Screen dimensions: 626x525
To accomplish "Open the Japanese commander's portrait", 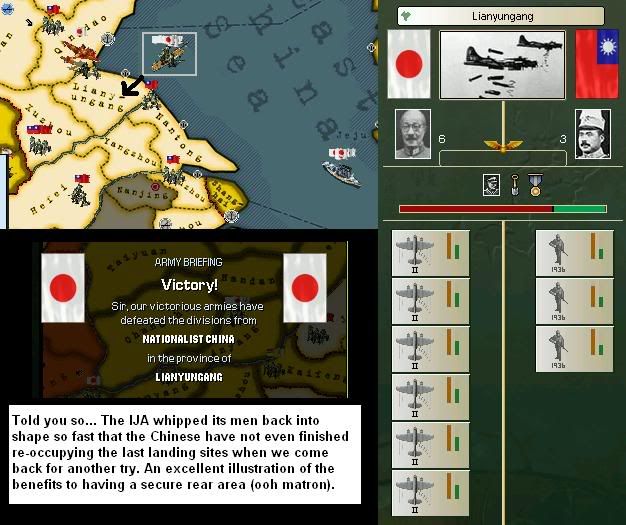I will point(413,134).
